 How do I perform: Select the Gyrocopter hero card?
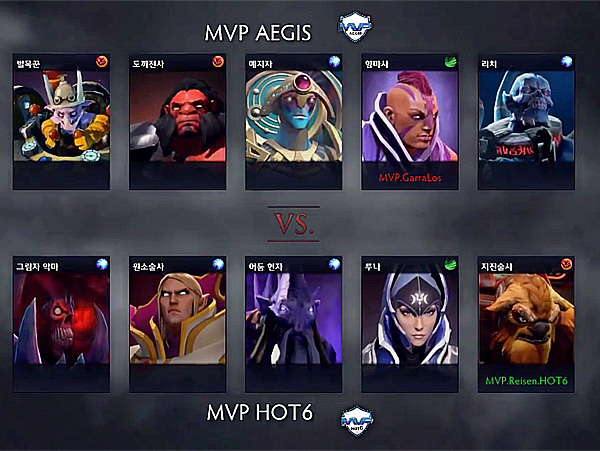coord(61,122)
